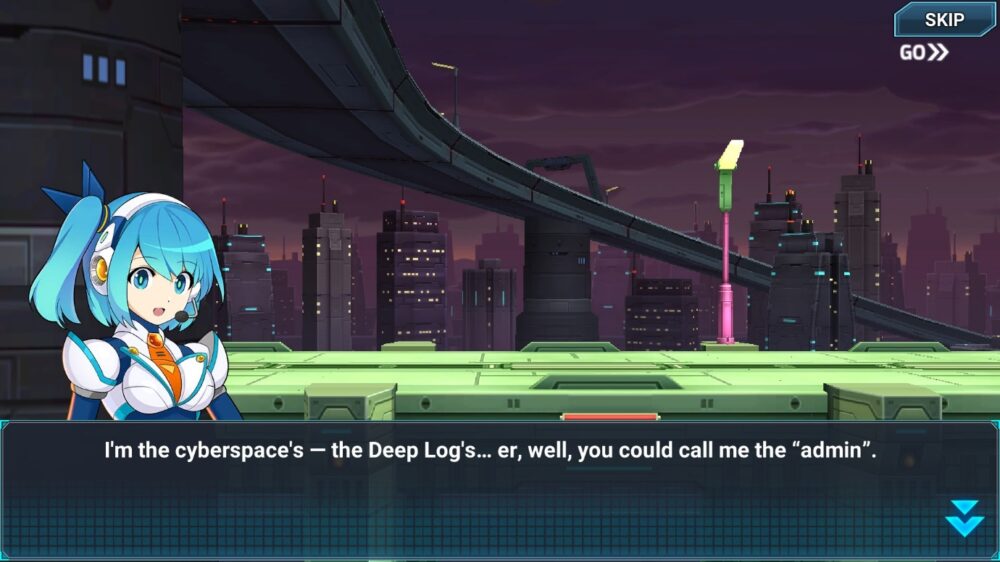
Task: Skip the dialogue cutscene
Action: click(944, 20)
